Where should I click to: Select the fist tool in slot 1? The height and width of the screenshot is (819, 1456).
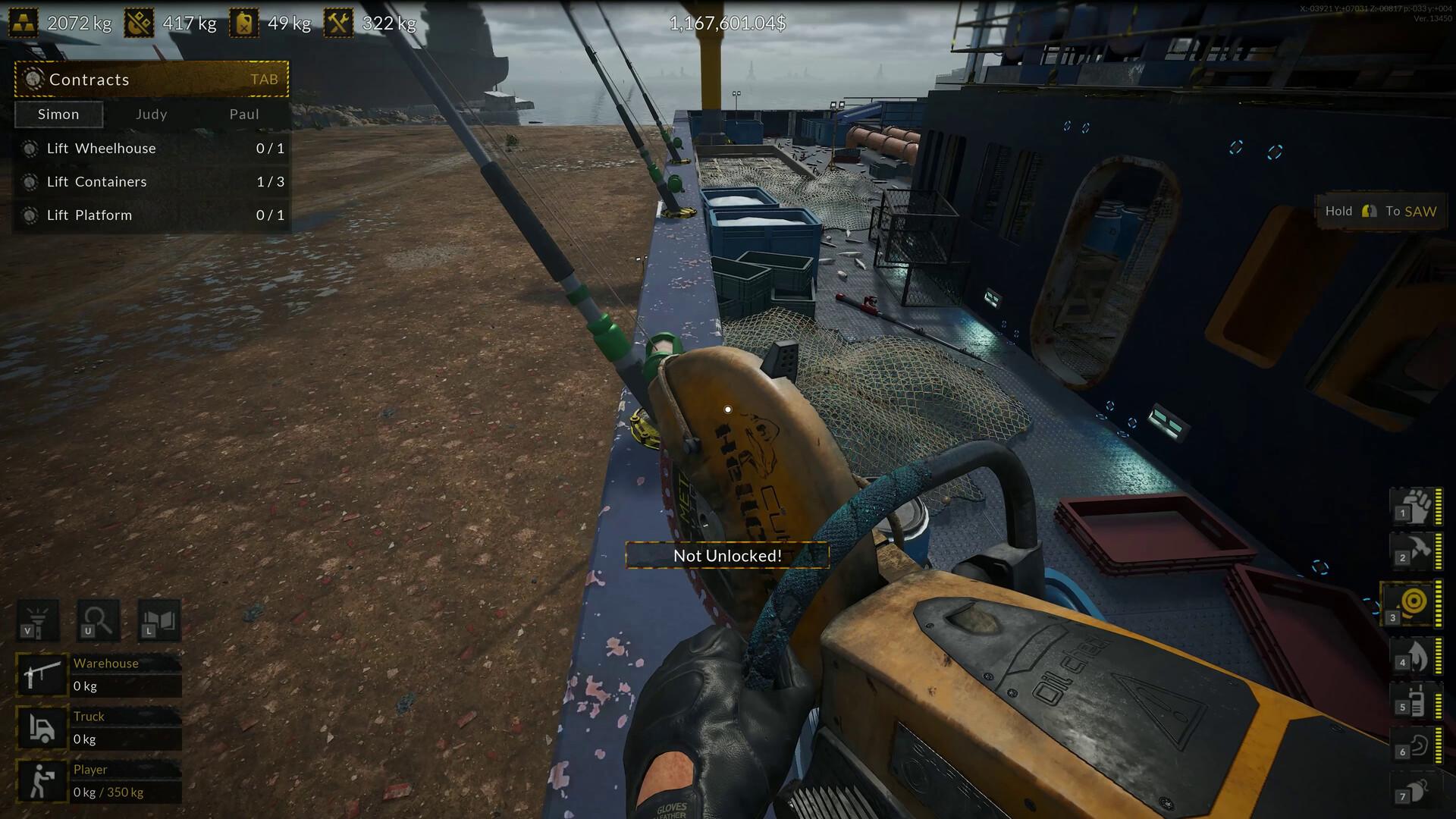(x=1414, y=506)
